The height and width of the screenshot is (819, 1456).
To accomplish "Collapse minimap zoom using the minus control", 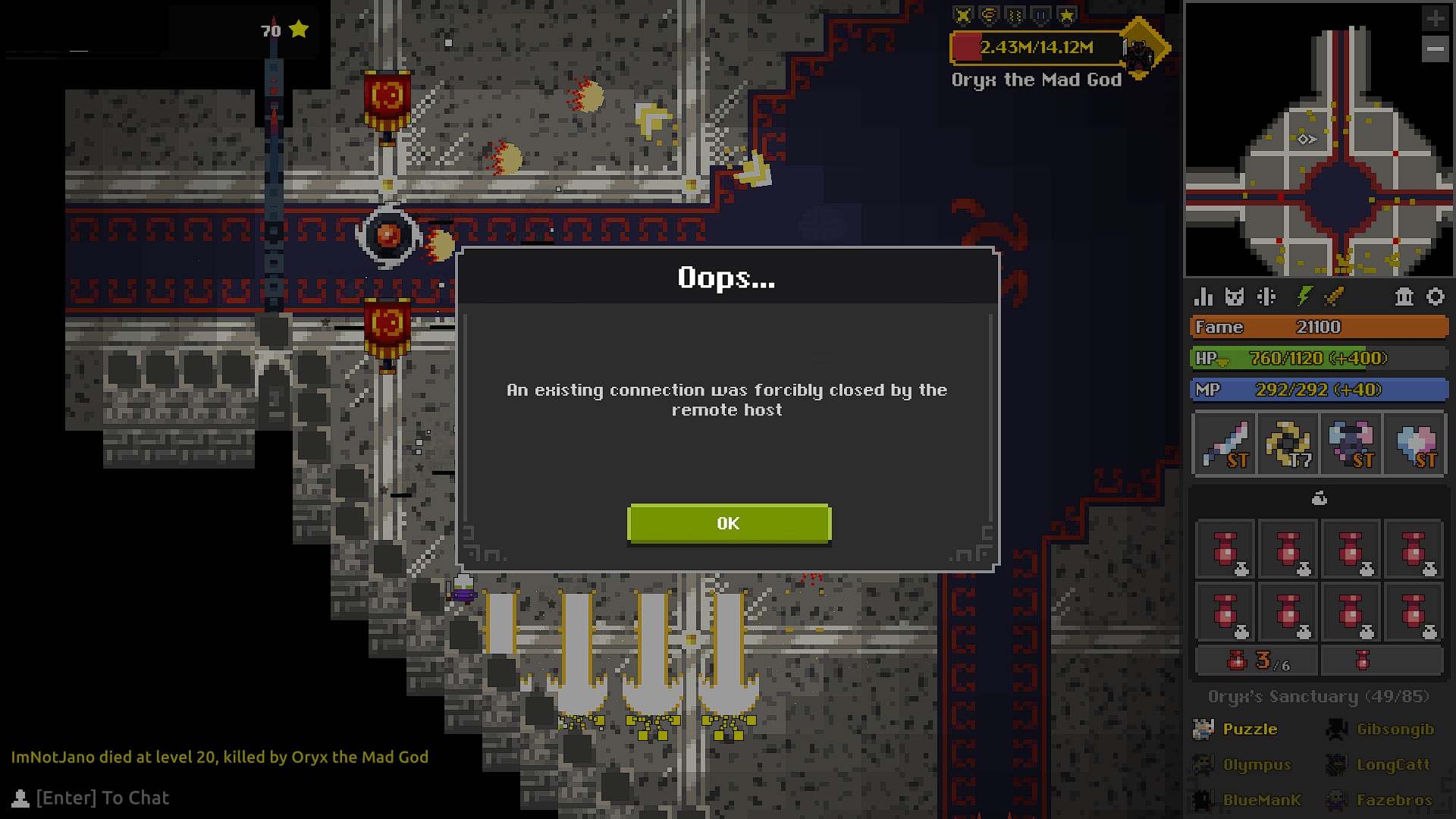I will (1436, 50).
